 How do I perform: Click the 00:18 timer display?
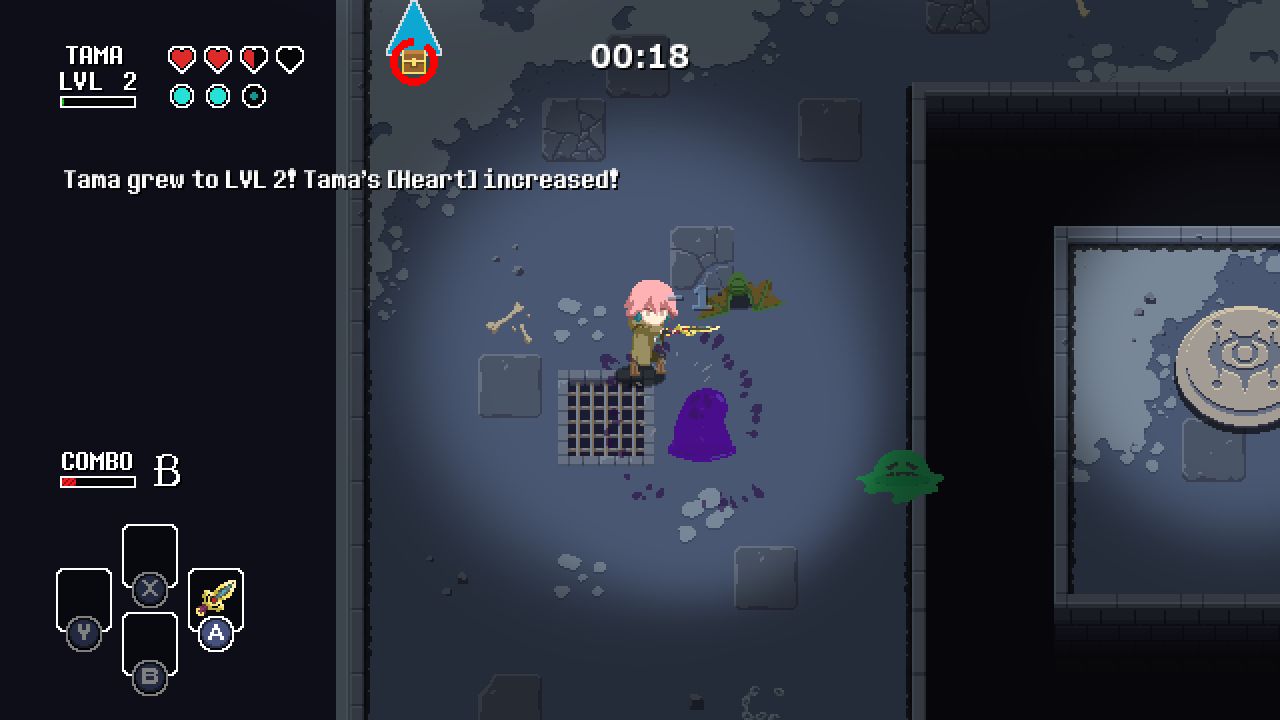coord(641,57)
